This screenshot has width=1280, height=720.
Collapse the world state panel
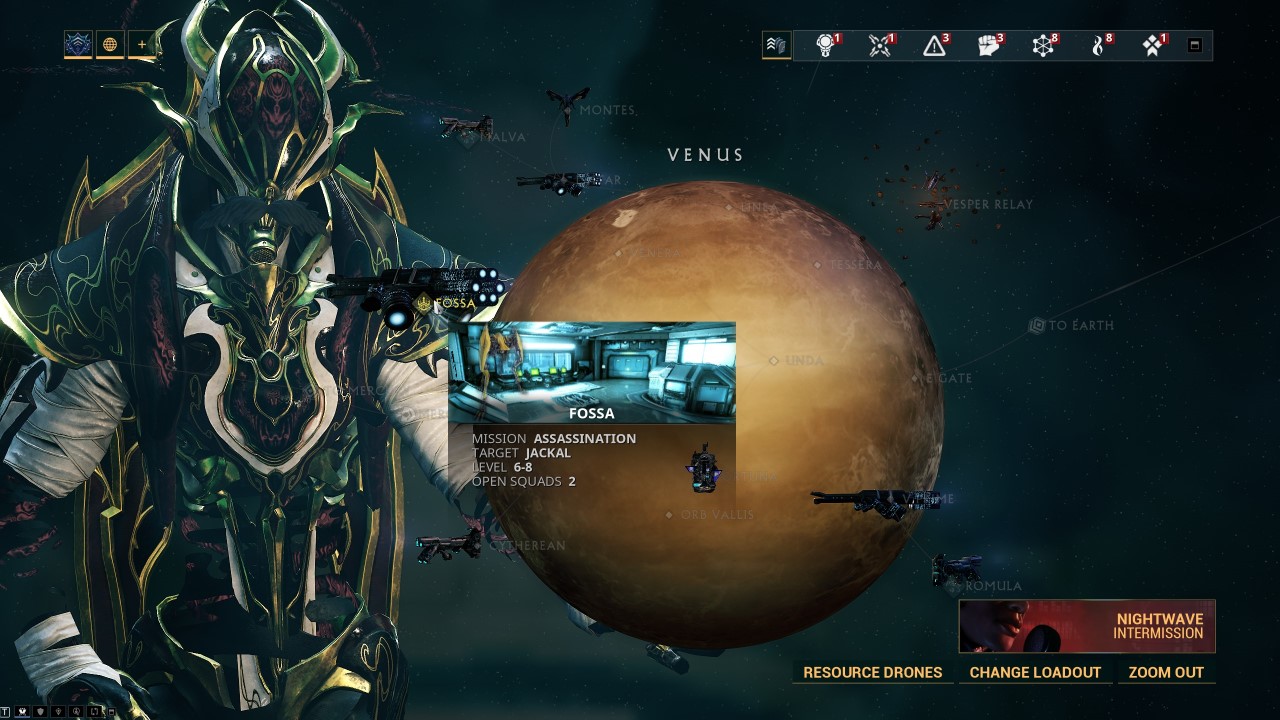[x=1194, y=45]
